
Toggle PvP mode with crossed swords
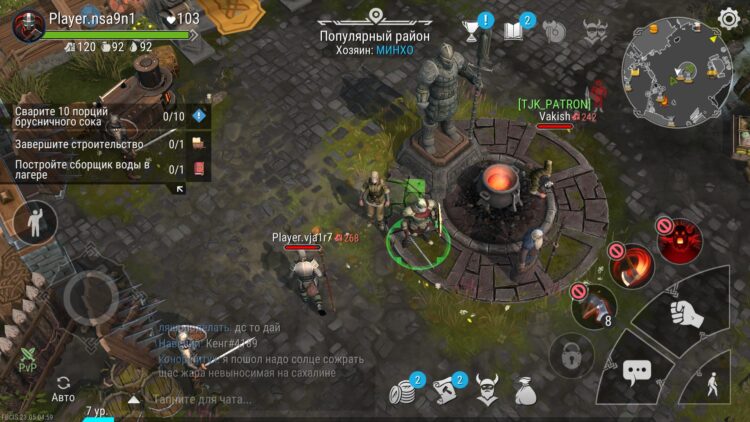tap(27, 358)
